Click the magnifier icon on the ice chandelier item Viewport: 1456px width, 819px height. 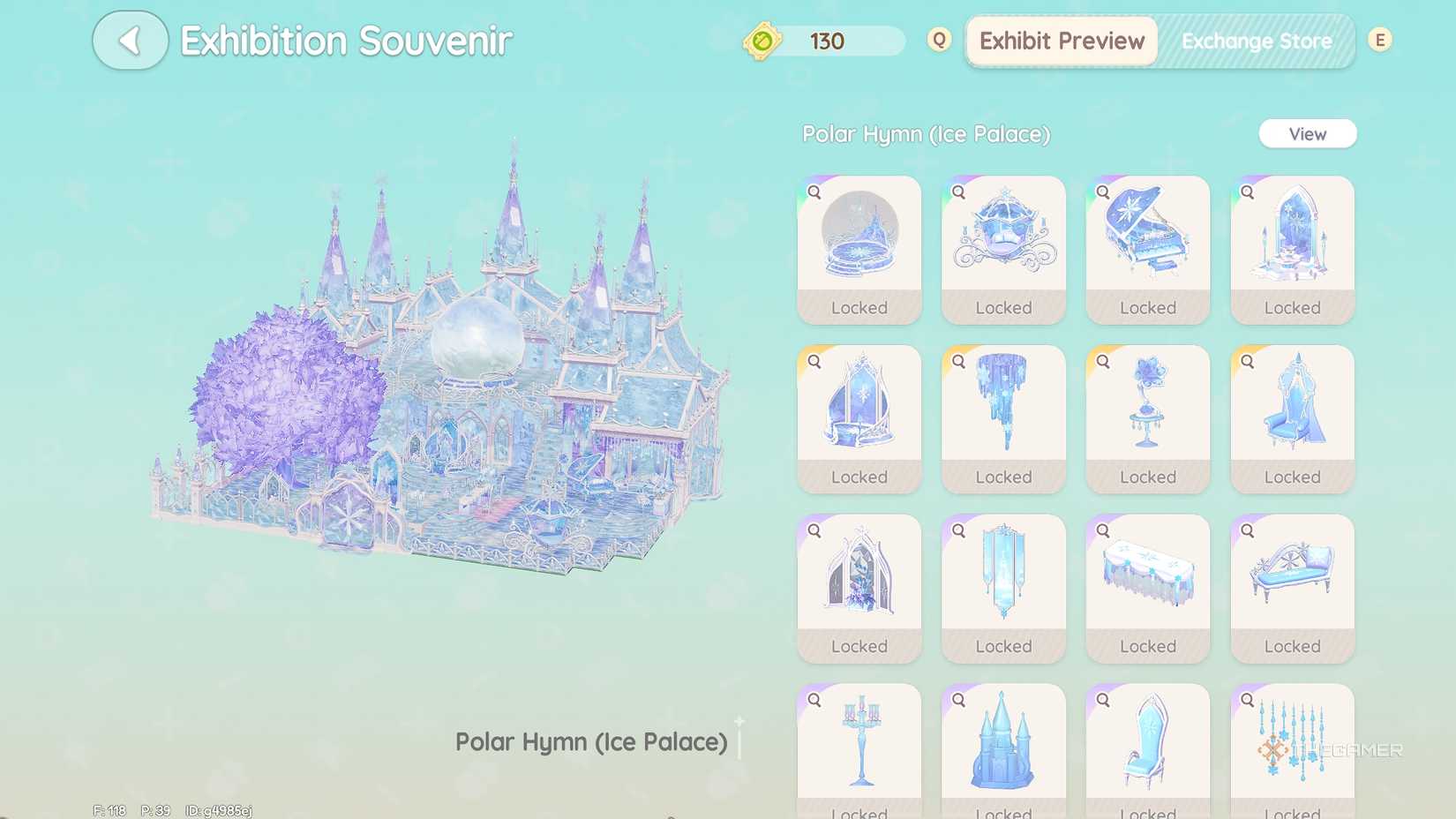tap(958, 361)
